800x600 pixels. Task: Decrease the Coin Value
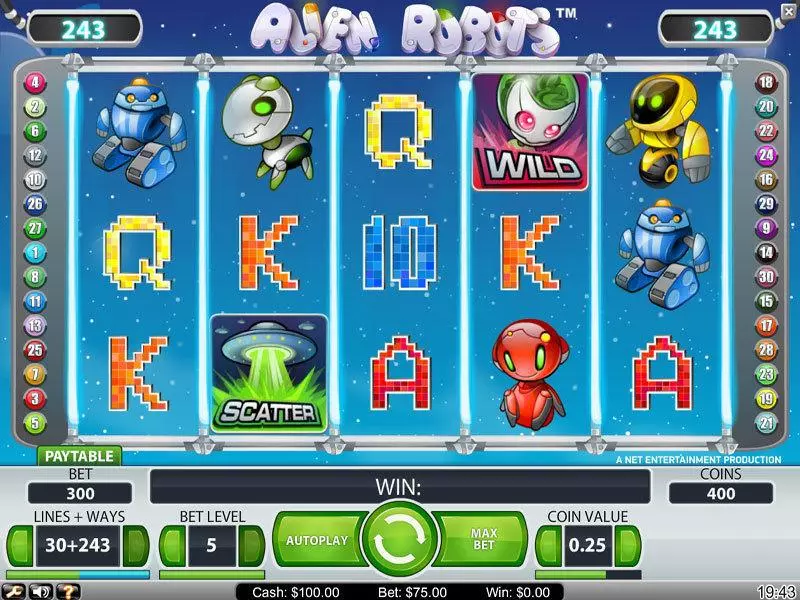point(548,546)
